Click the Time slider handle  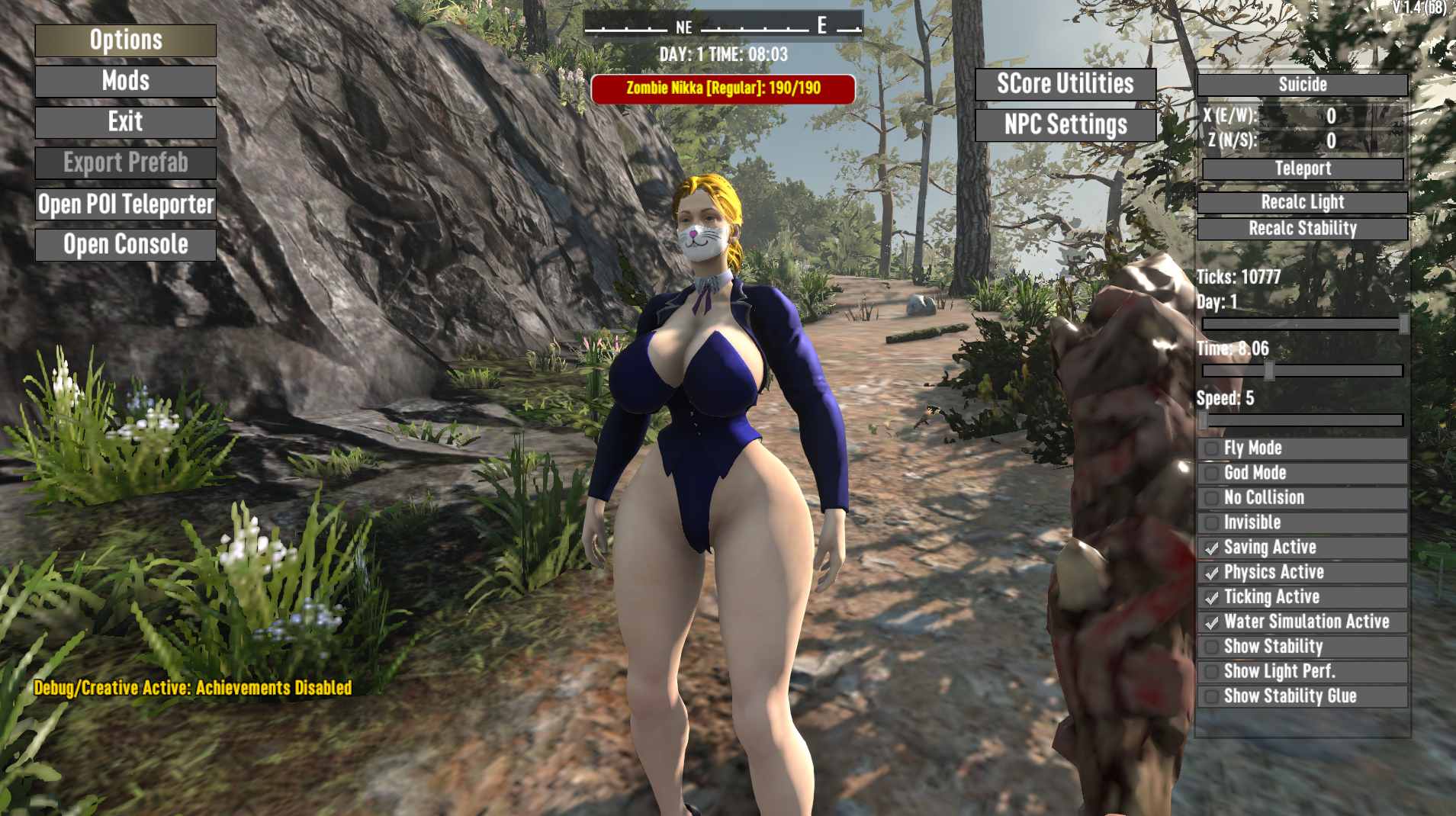(1269, 371)
